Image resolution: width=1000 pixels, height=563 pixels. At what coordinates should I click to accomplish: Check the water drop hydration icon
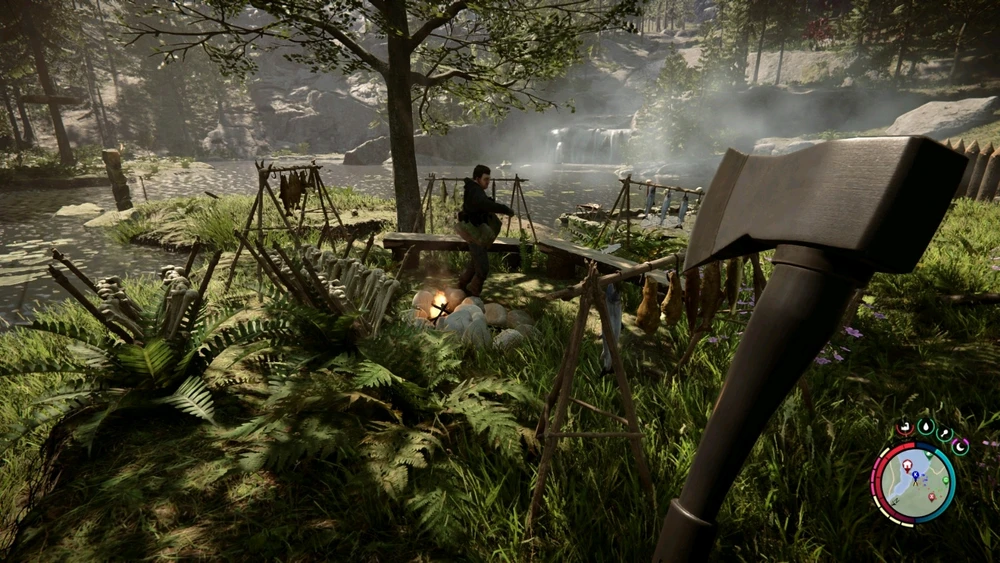click(925, 426)
